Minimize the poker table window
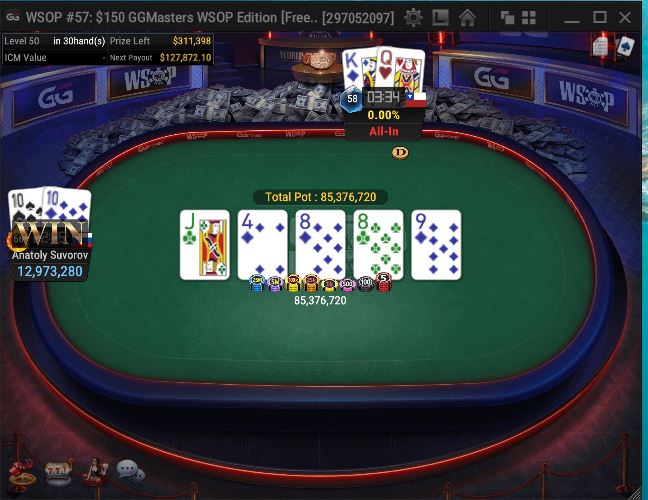 pyautogui.click(x=571, y=18)
